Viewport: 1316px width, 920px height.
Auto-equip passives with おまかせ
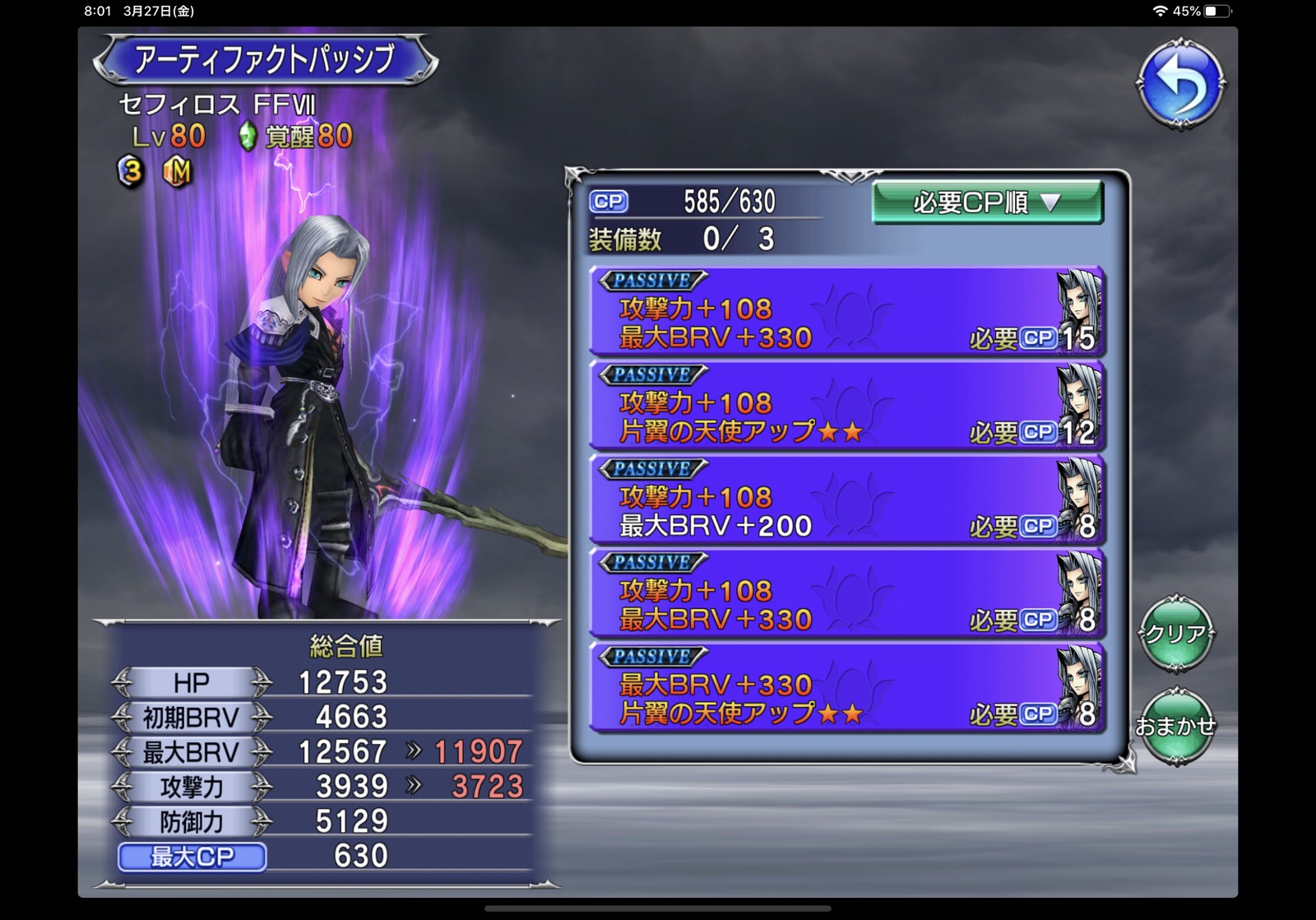click(1176, 727)
